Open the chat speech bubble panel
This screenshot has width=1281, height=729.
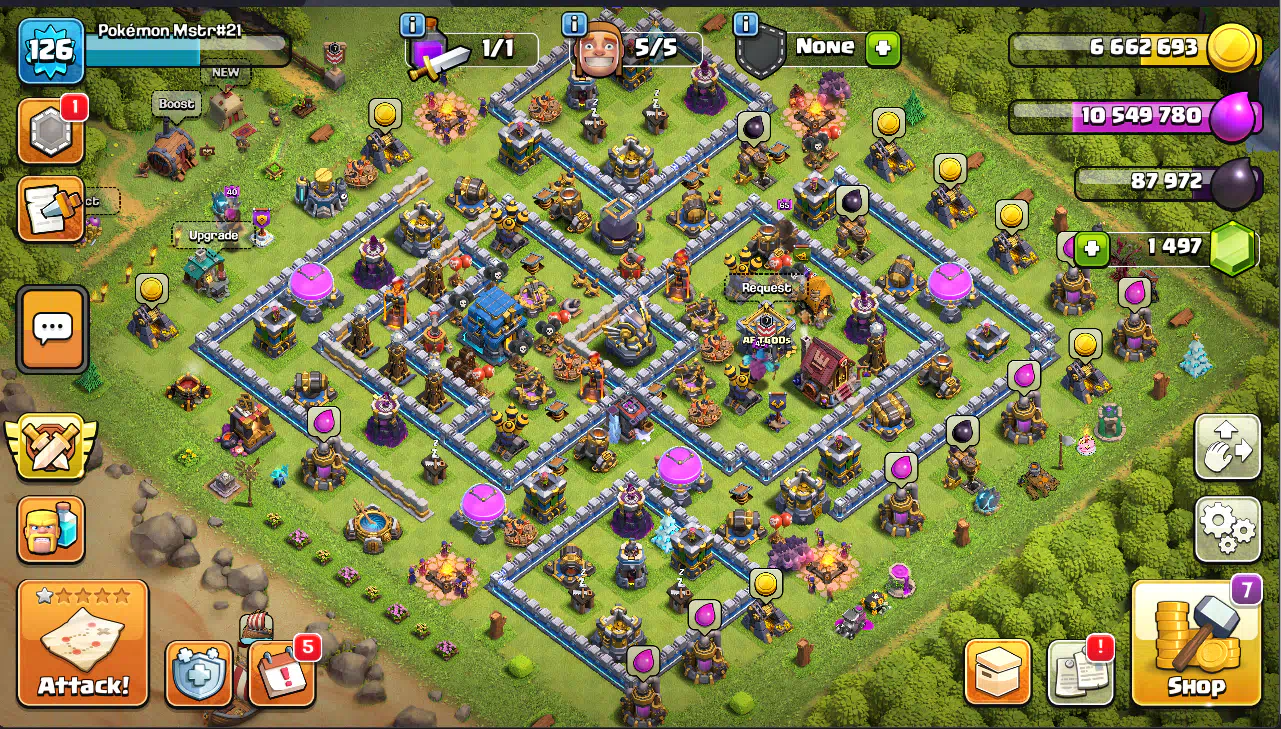coord(52,329)
